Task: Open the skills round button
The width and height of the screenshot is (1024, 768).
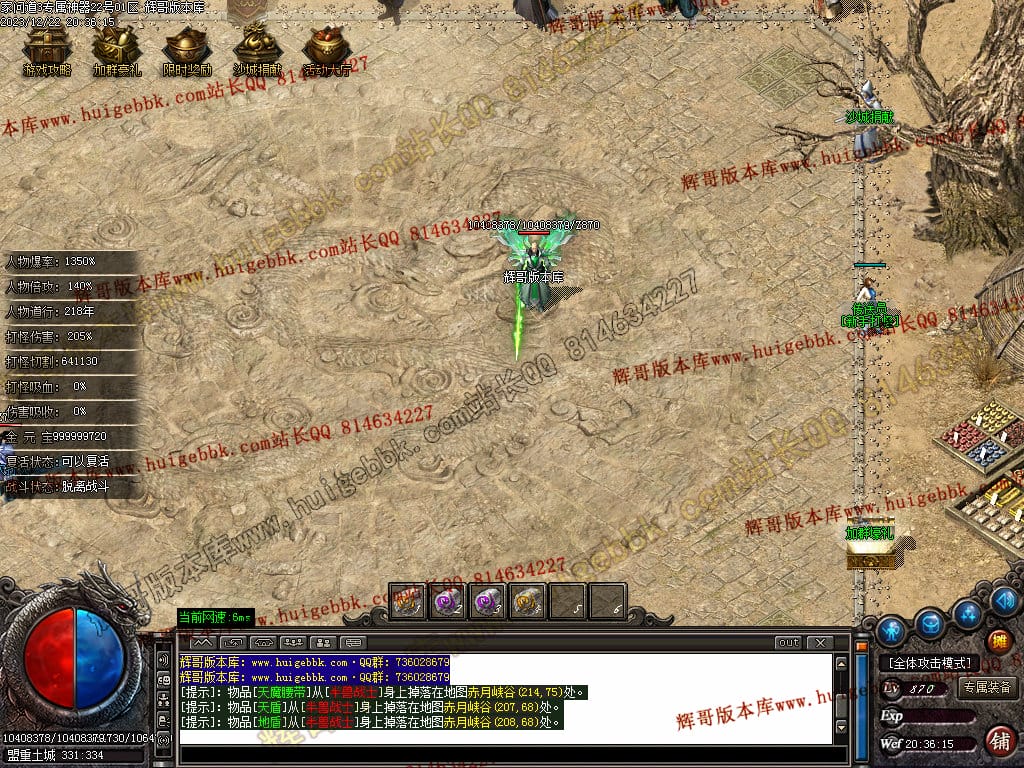Action: click(x=968, y=613)
